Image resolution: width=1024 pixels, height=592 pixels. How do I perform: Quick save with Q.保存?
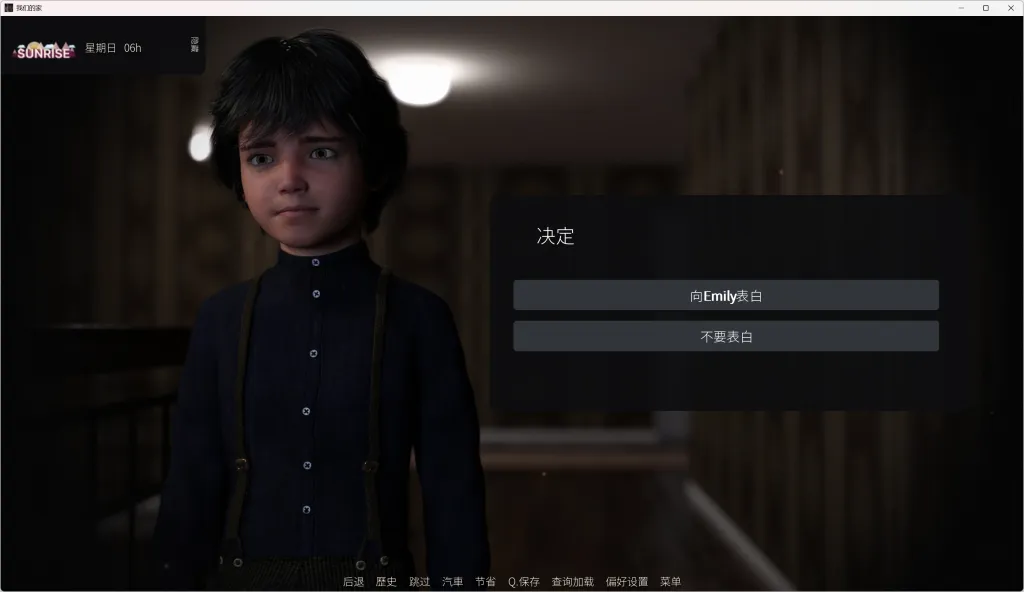523,582
